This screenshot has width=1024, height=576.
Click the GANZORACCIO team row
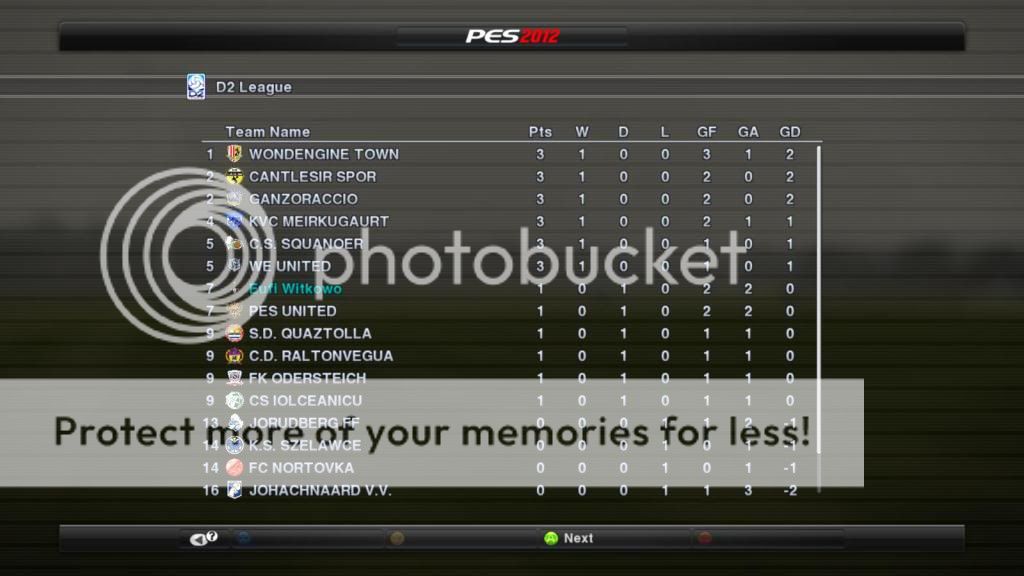click(x=303, y=199)
